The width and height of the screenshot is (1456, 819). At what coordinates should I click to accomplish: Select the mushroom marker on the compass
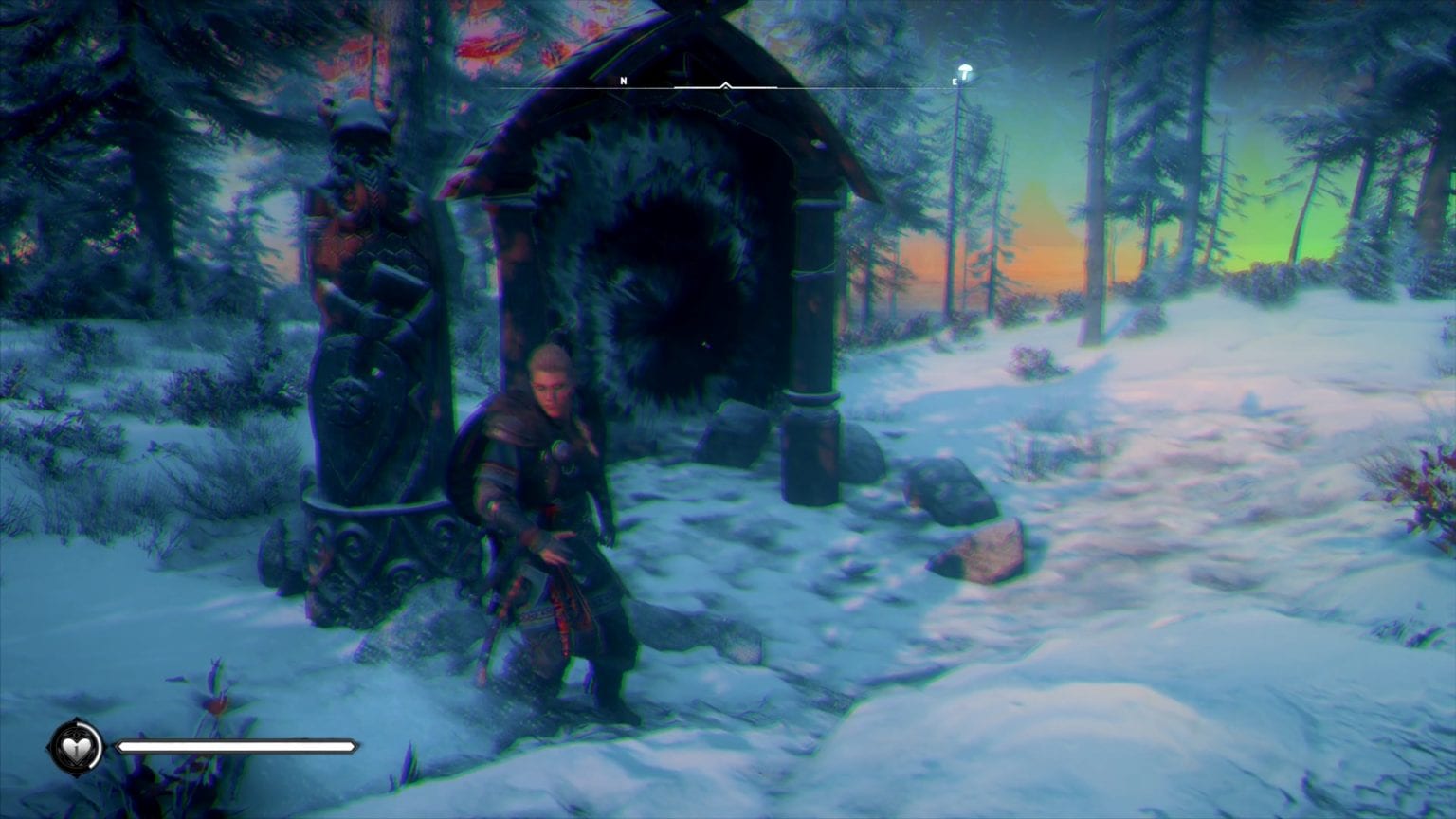(963, 70)
